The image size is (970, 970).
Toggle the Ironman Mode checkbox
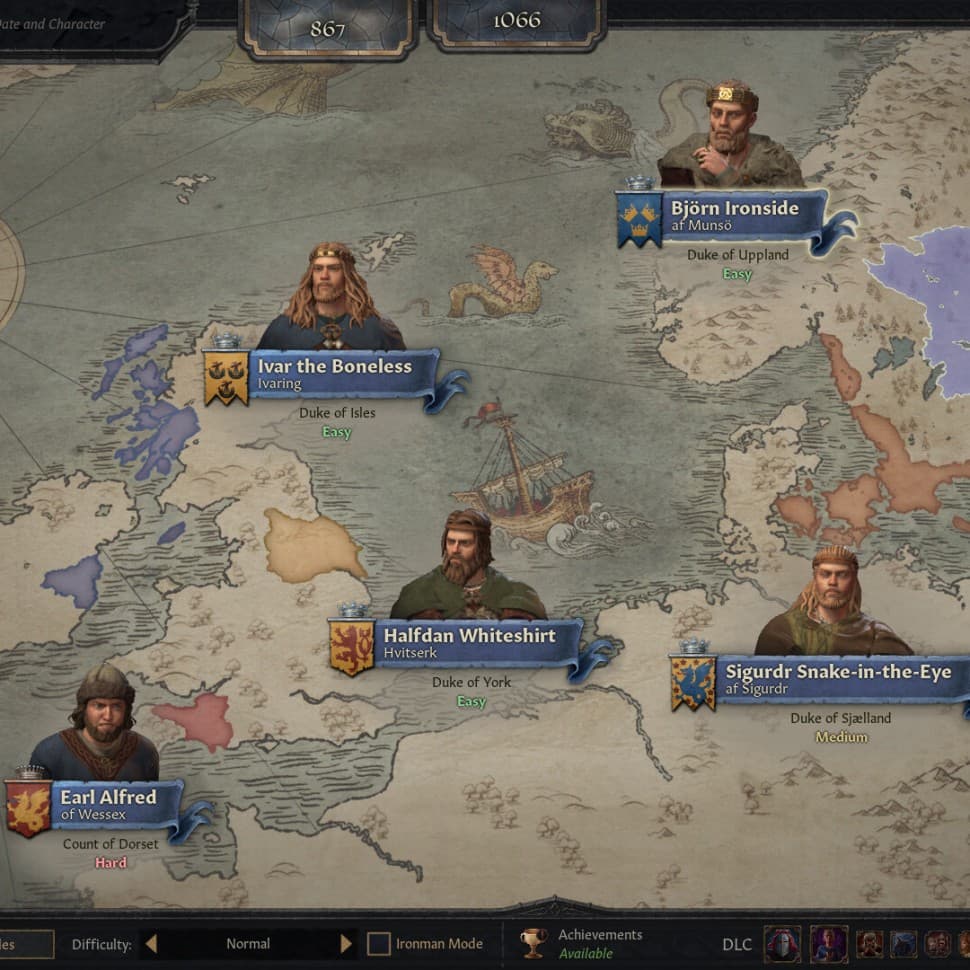[378, 943]
